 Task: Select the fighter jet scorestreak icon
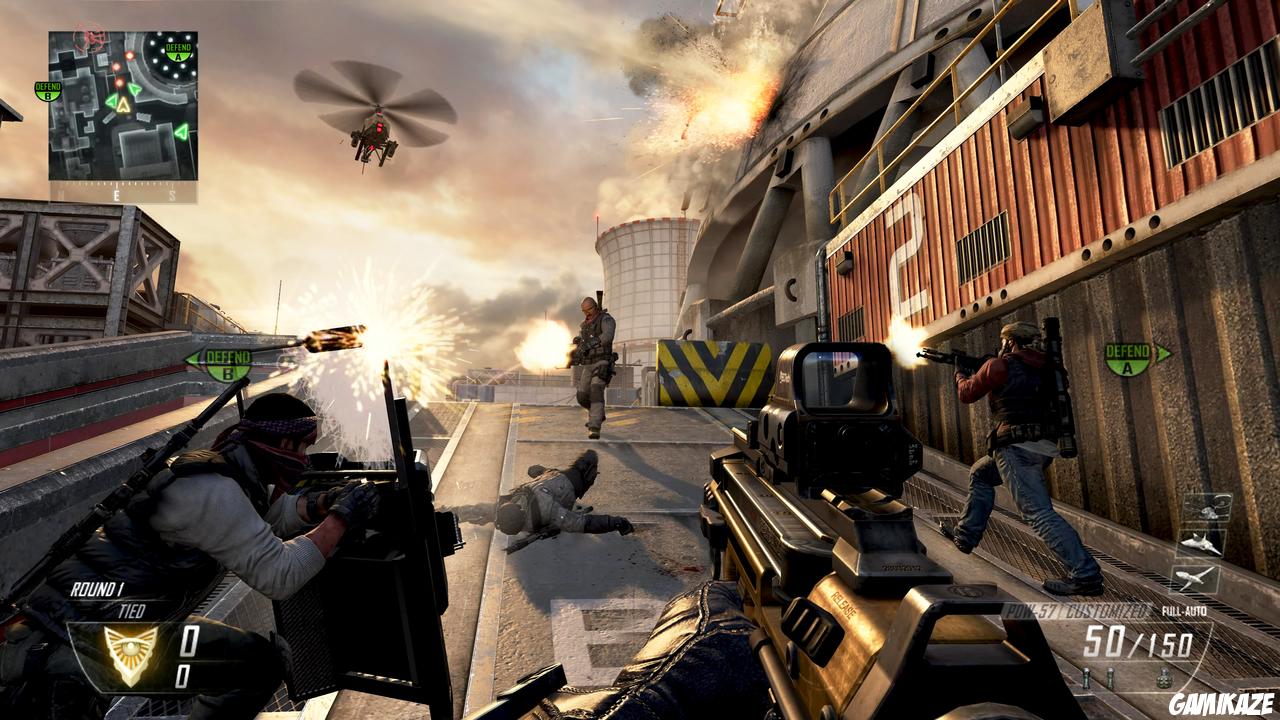tap(1201, 544)
